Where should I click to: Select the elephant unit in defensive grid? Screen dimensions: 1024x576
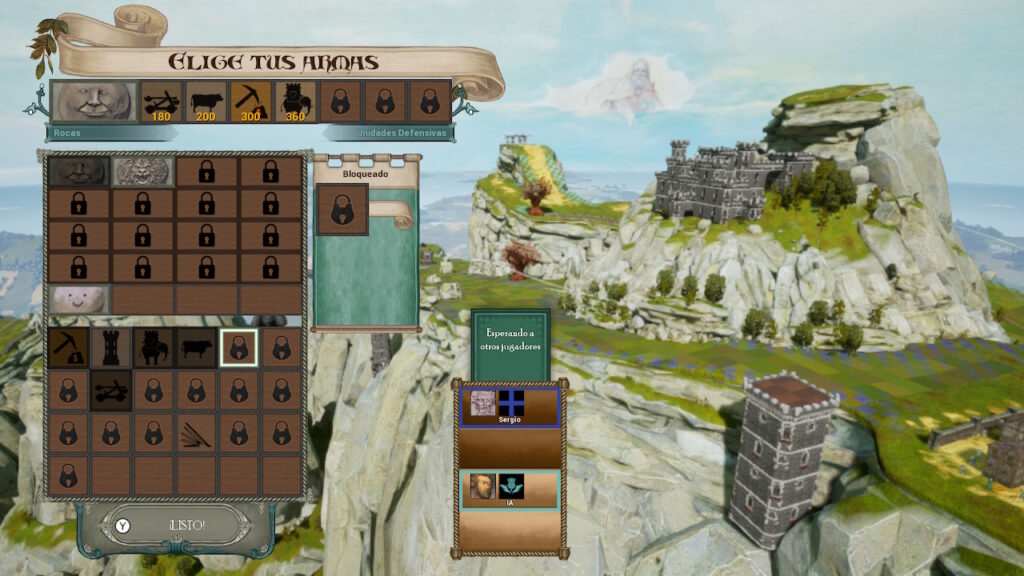click(154, 347)
